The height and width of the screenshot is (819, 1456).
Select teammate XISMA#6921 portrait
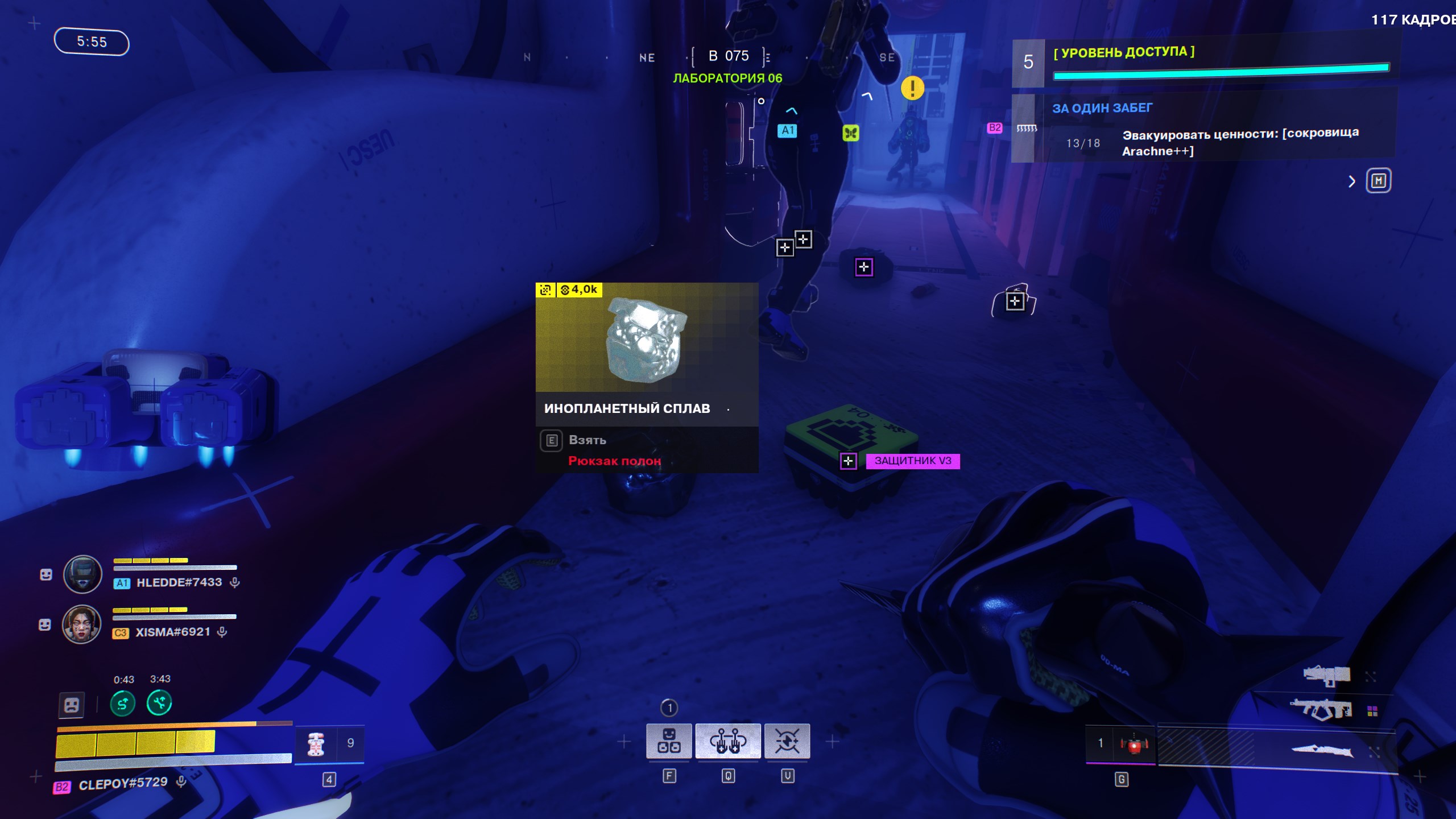coord(81,624)
